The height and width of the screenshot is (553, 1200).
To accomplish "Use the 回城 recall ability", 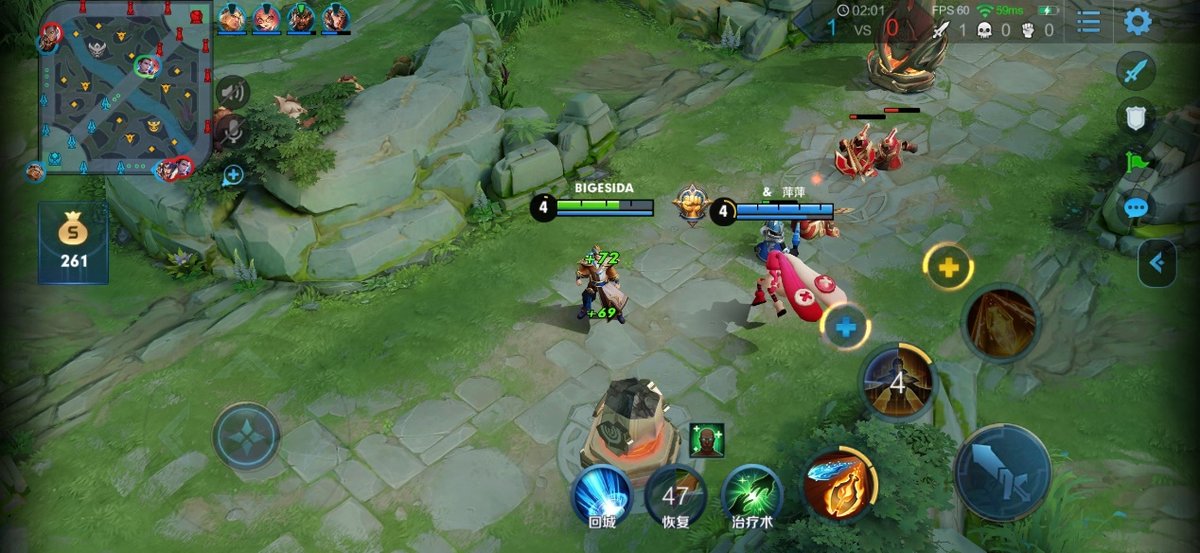I will pyautogui.click(x=601, y=493).
